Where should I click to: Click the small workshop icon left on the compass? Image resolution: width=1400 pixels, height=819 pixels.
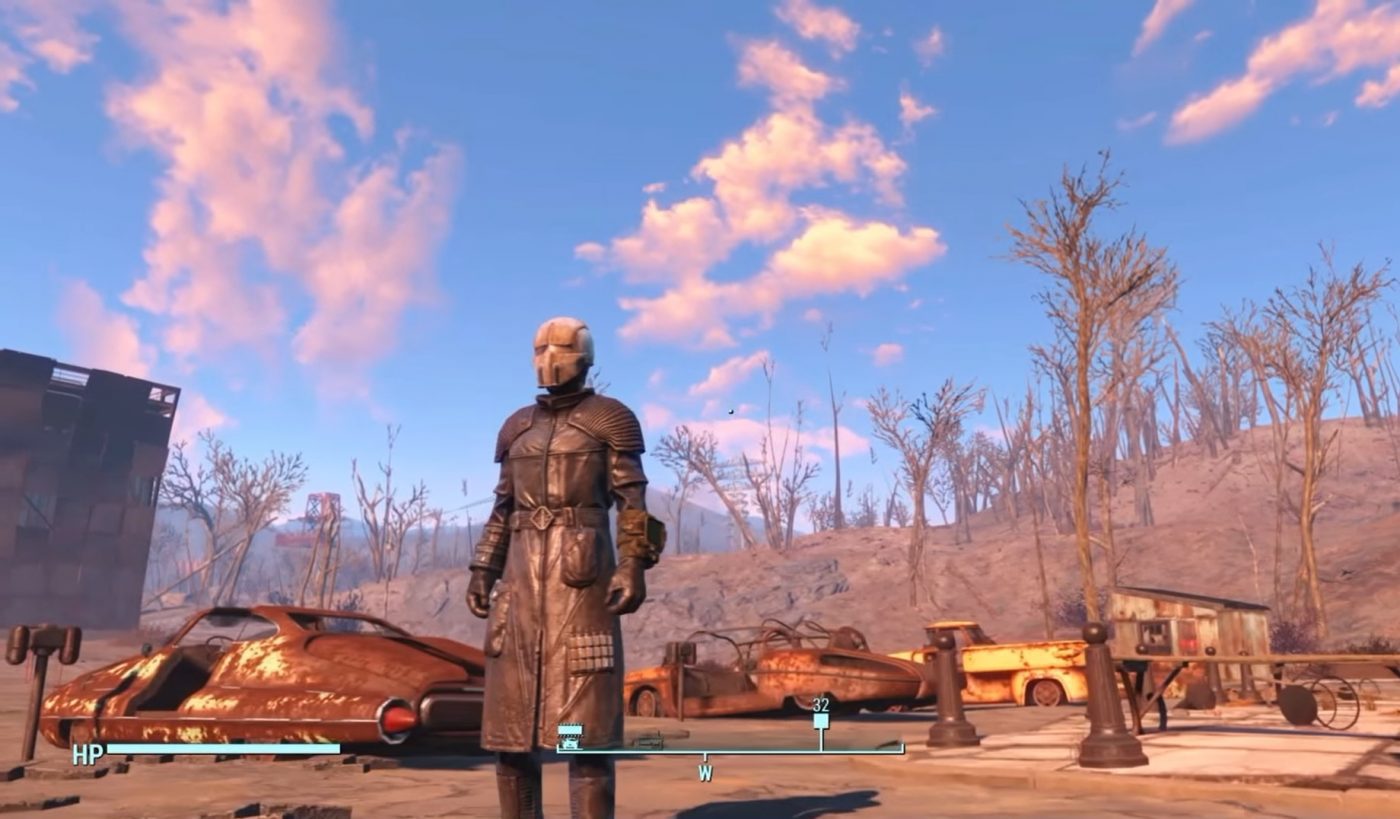(649, 740)
